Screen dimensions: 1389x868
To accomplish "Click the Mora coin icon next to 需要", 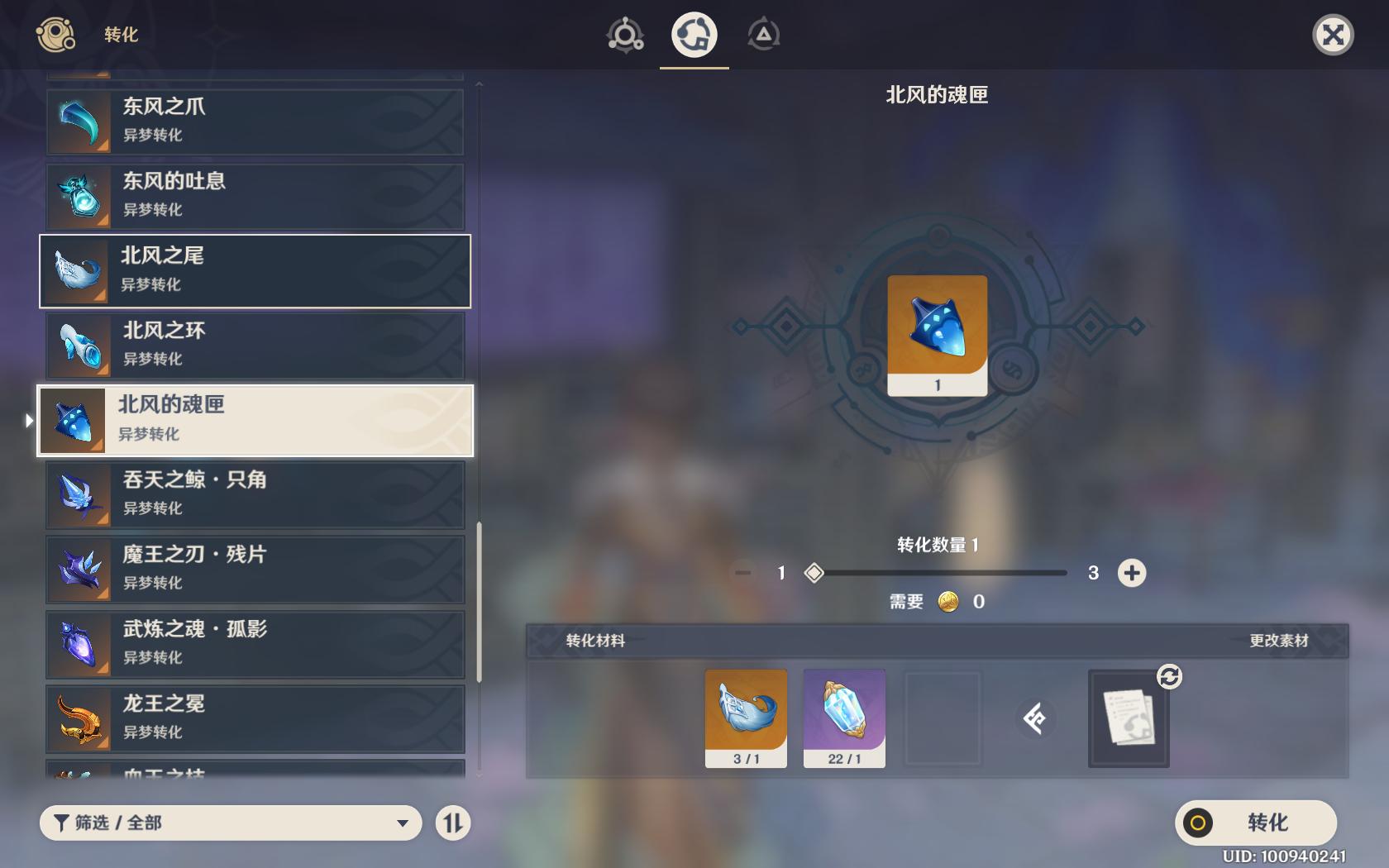I will (x=947, y=603).
